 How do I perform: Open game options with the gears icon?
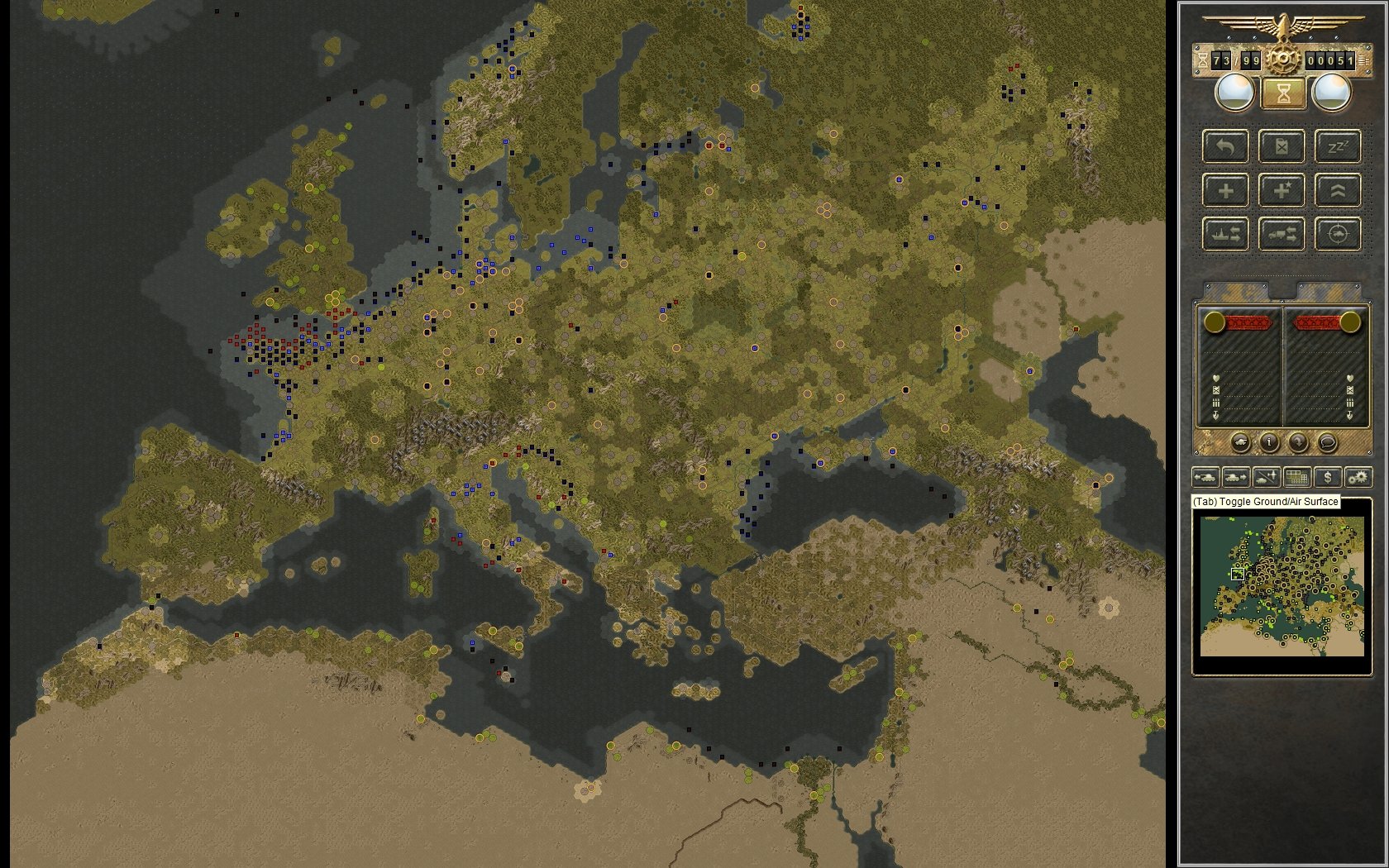click(x=1358, y=477)
